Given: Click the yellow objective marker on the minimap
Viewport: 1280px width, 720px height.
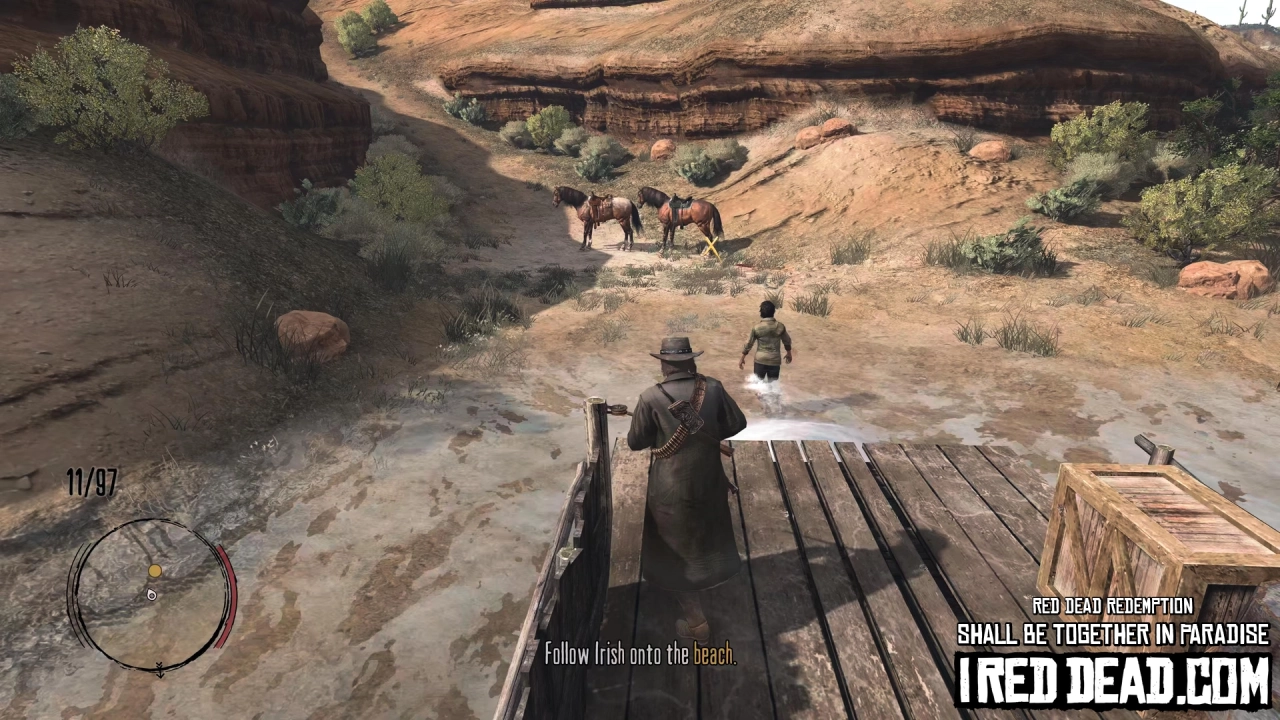Looking at the screenshot, I should tap(155, 570).
